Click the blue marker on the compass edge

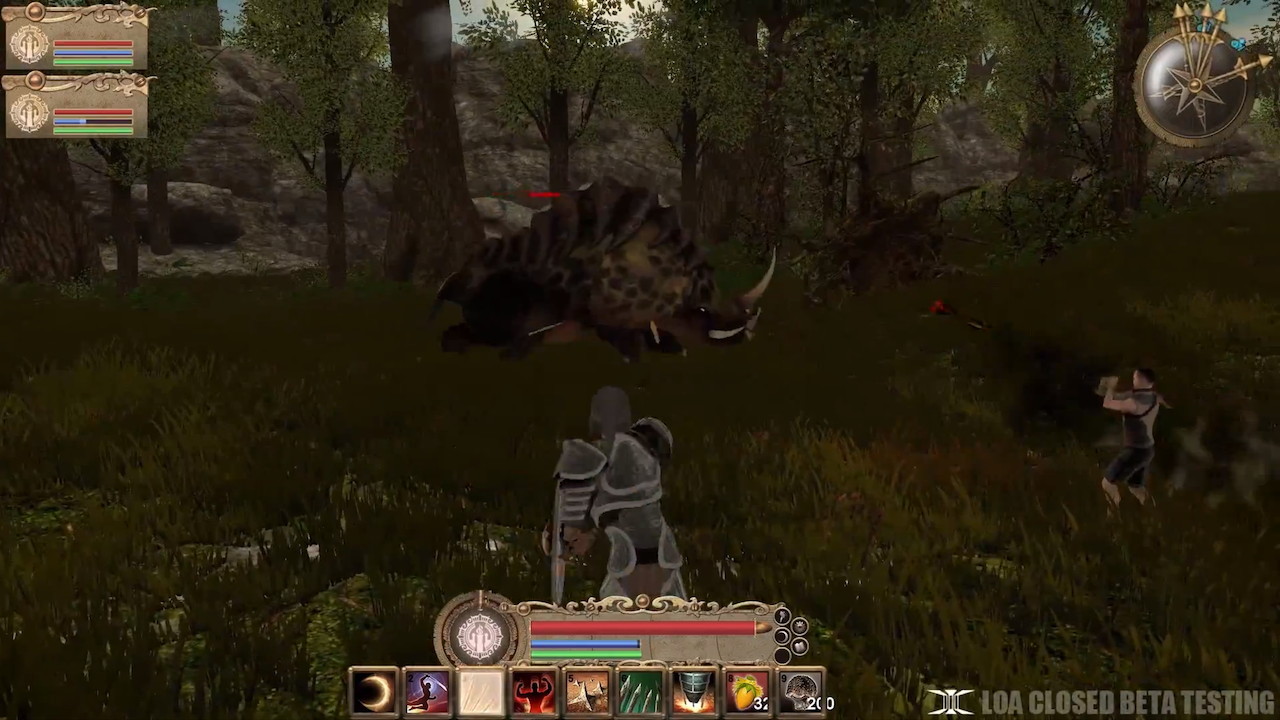point(1238,44)
